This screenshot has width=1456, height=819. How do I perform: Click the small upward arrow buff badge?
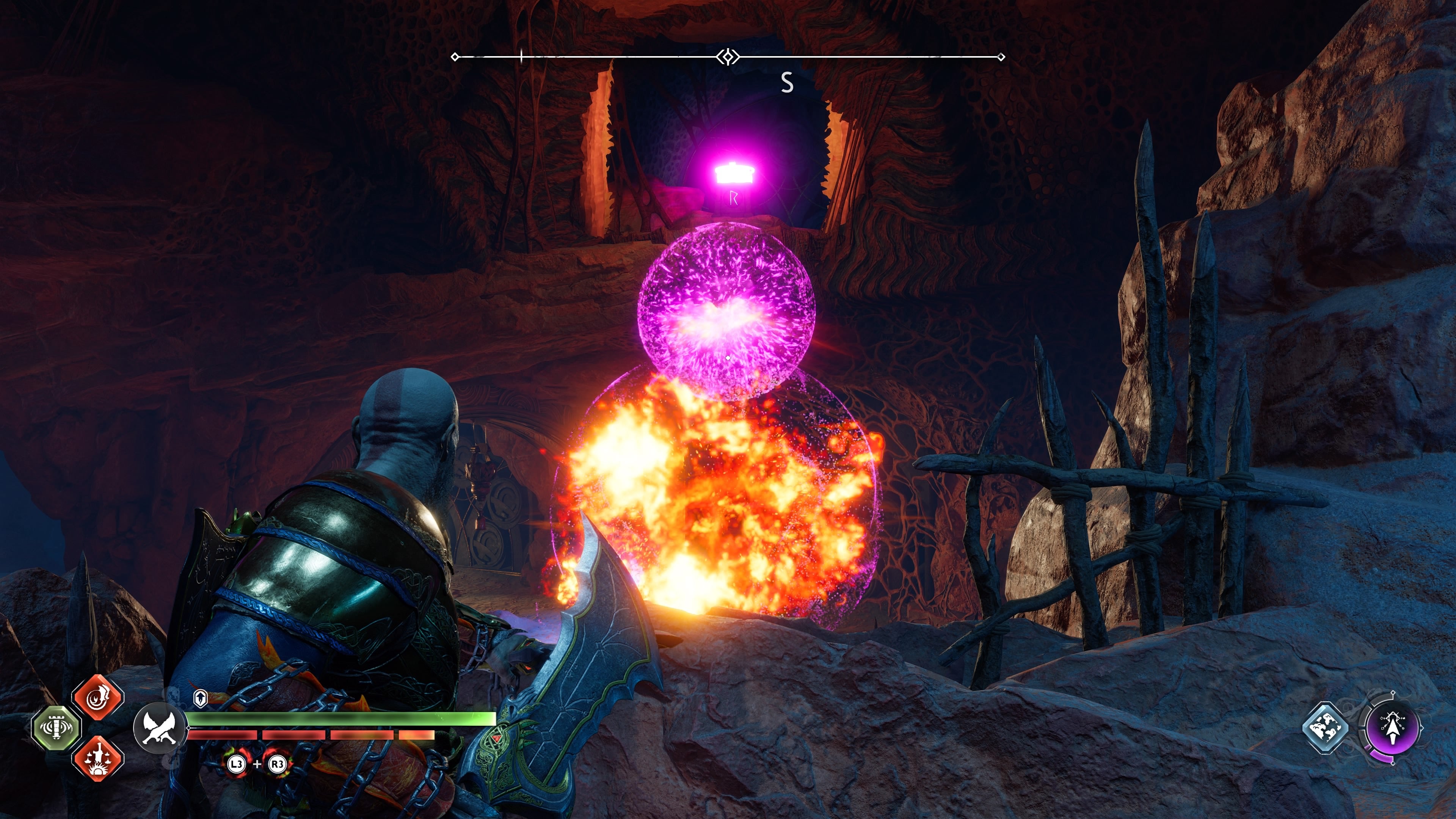click(x=200, y=698)
